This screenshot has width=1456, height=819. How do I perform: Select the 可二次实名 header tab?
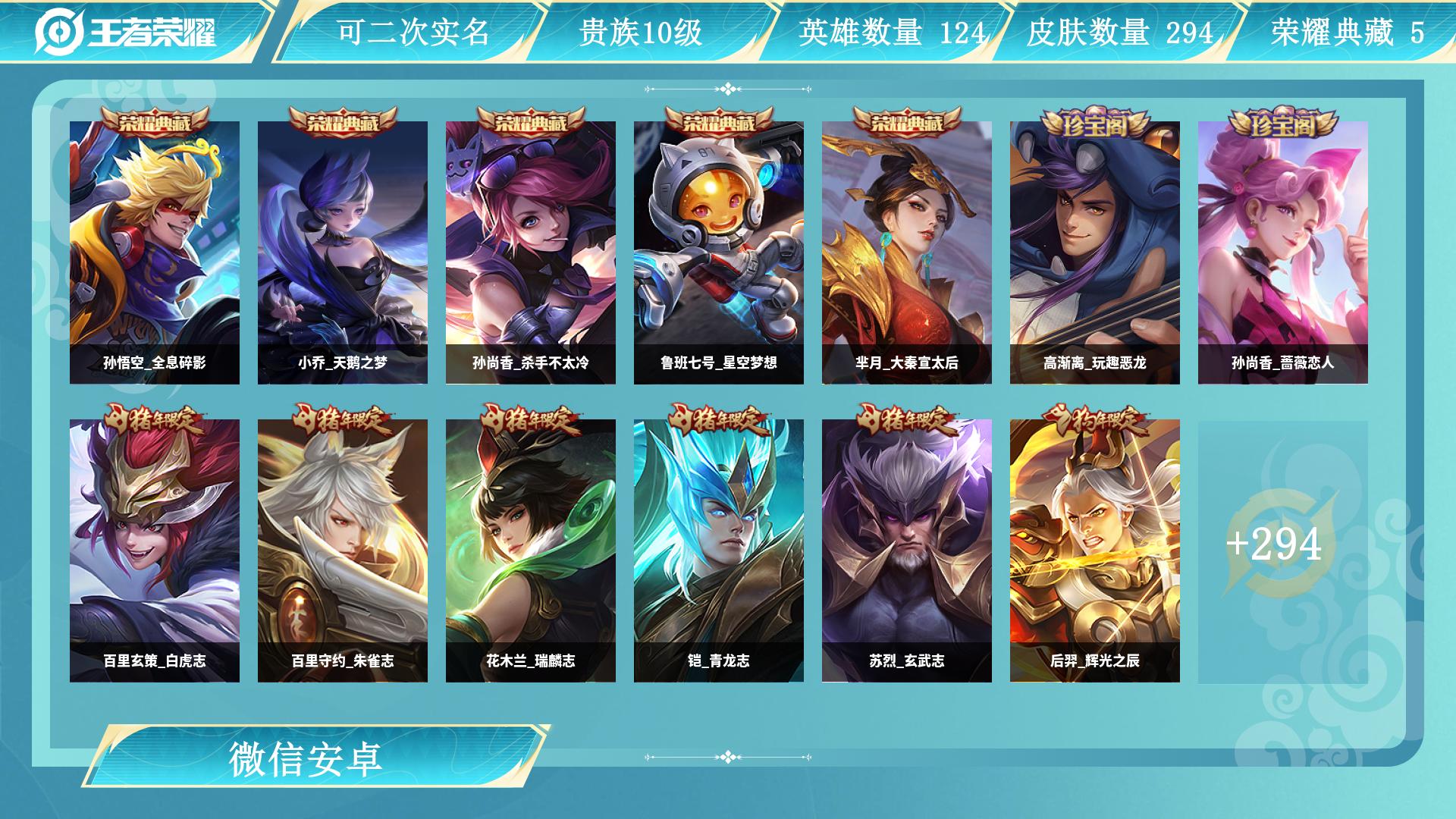(413, 32)
